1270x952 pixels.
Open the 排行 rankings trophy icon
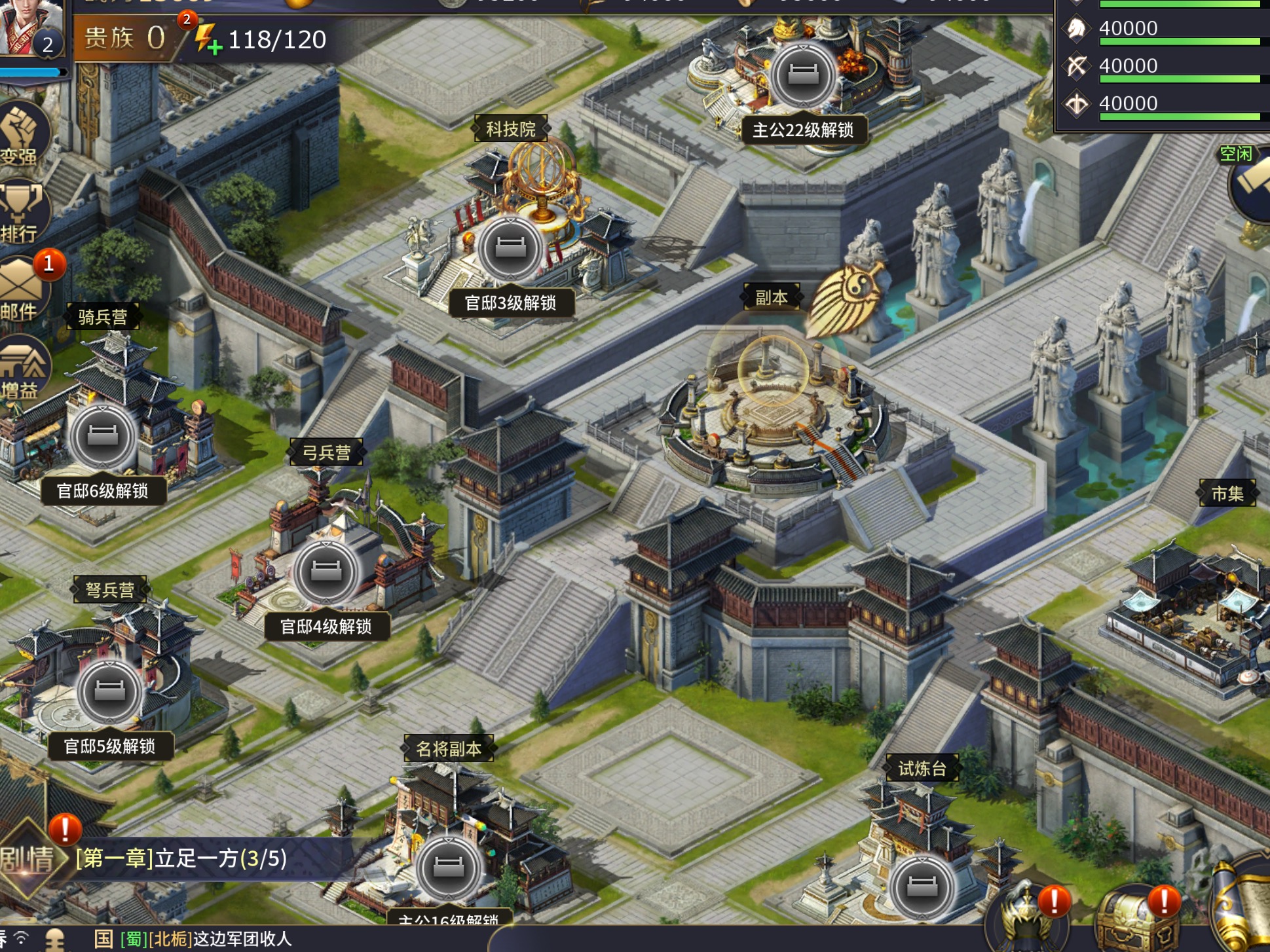(x=22, y=211)
